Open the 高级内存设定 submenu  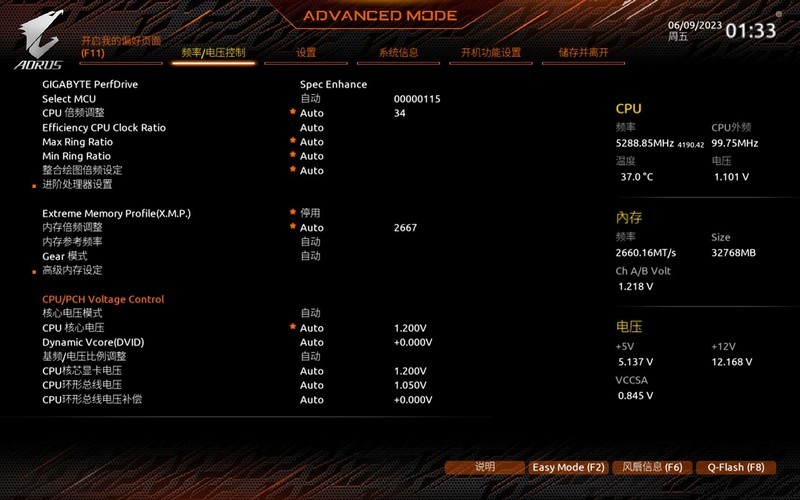coord(72,270)
